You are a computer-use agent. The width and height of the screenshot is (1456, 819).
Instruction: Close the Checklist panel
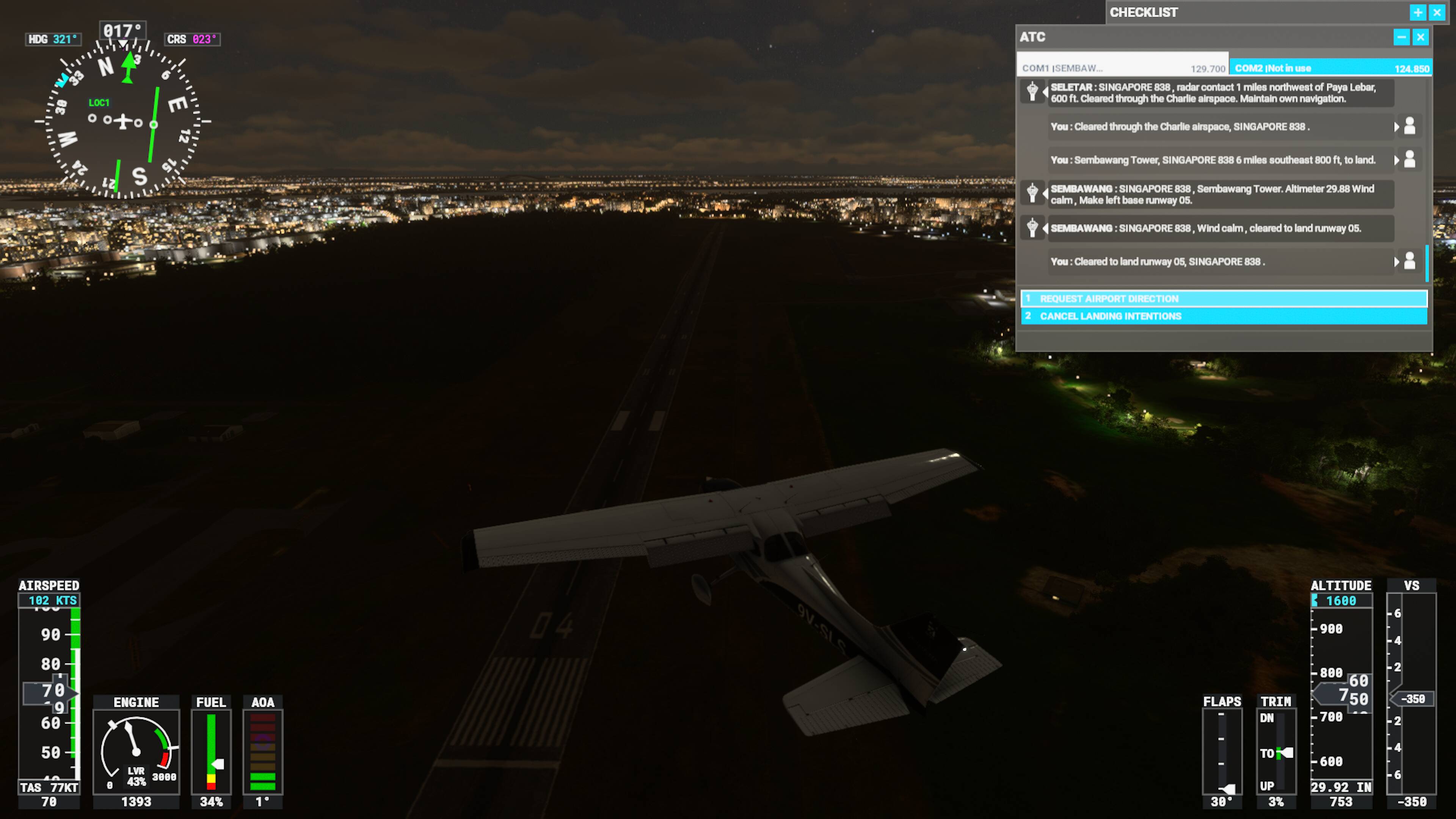click(1437, 13)
